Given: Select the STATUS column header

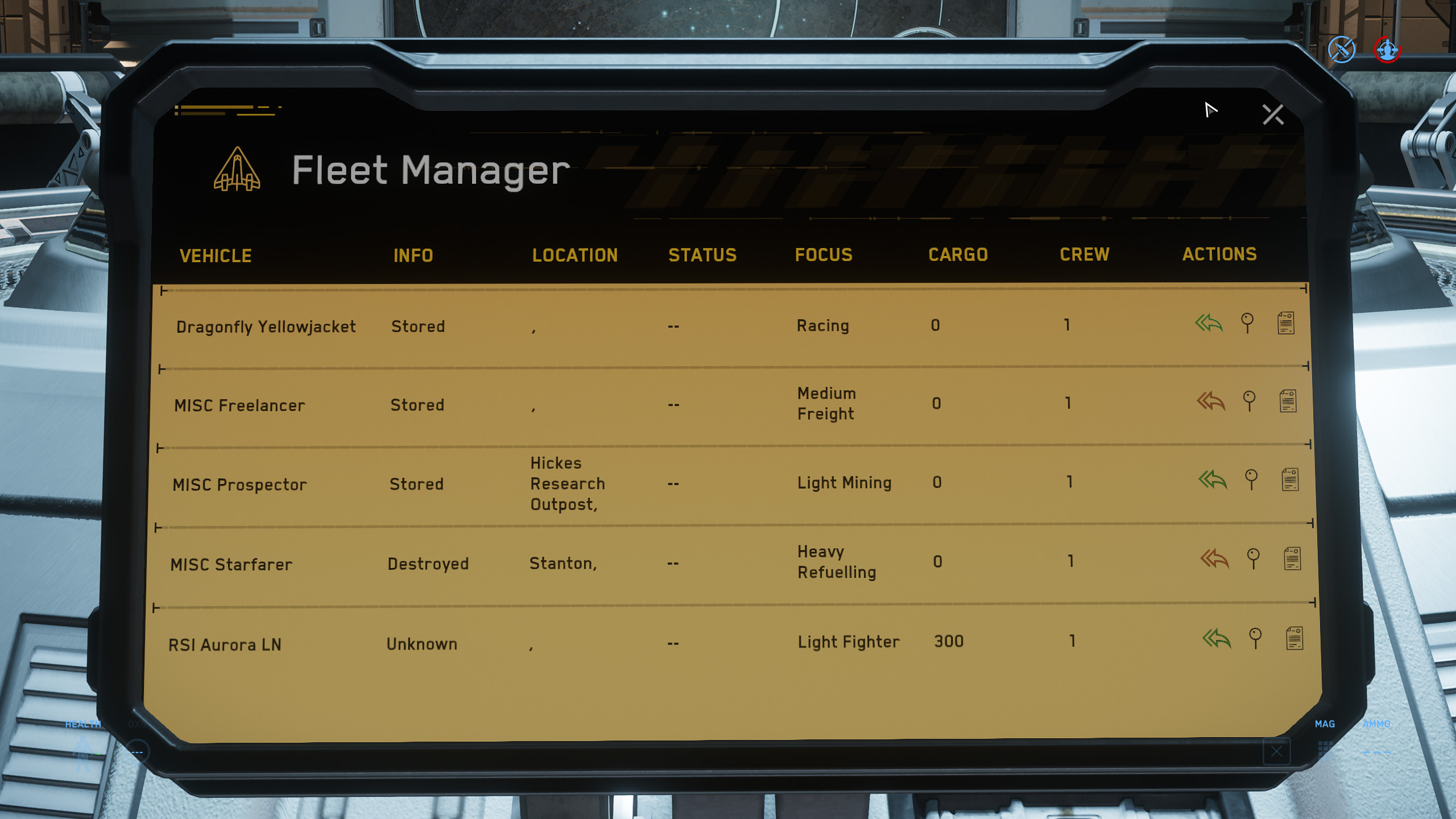Looking at the screenshot, I should coord(702,255).
